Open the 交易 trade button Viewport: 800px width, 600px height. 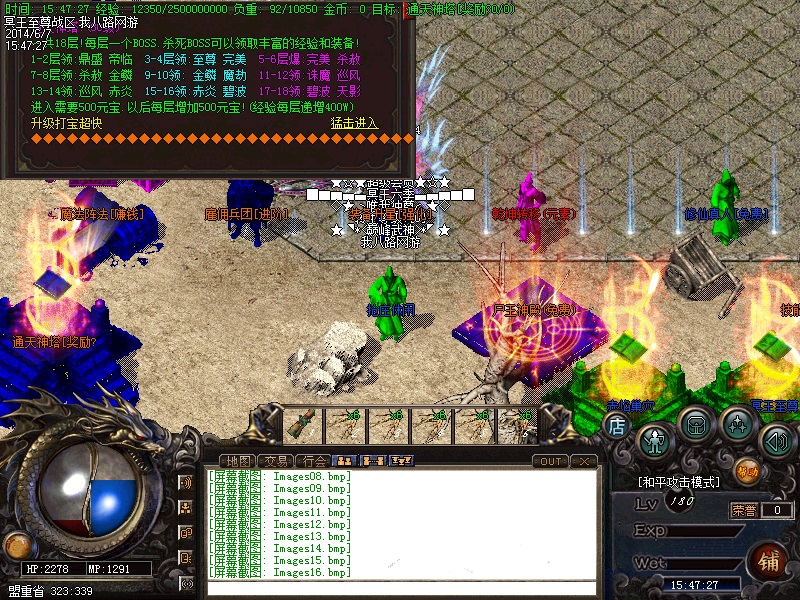[277, 460]
